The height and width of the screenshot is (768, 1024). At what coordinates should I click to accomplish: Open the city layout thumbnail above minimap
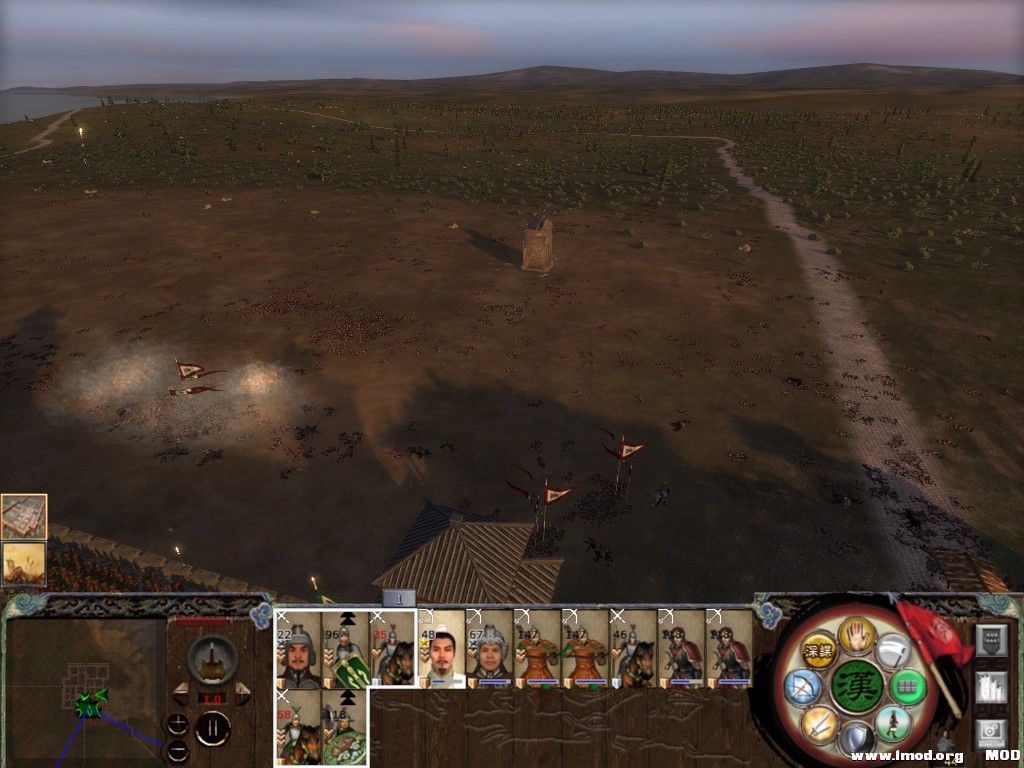click(x=24, y=517)
